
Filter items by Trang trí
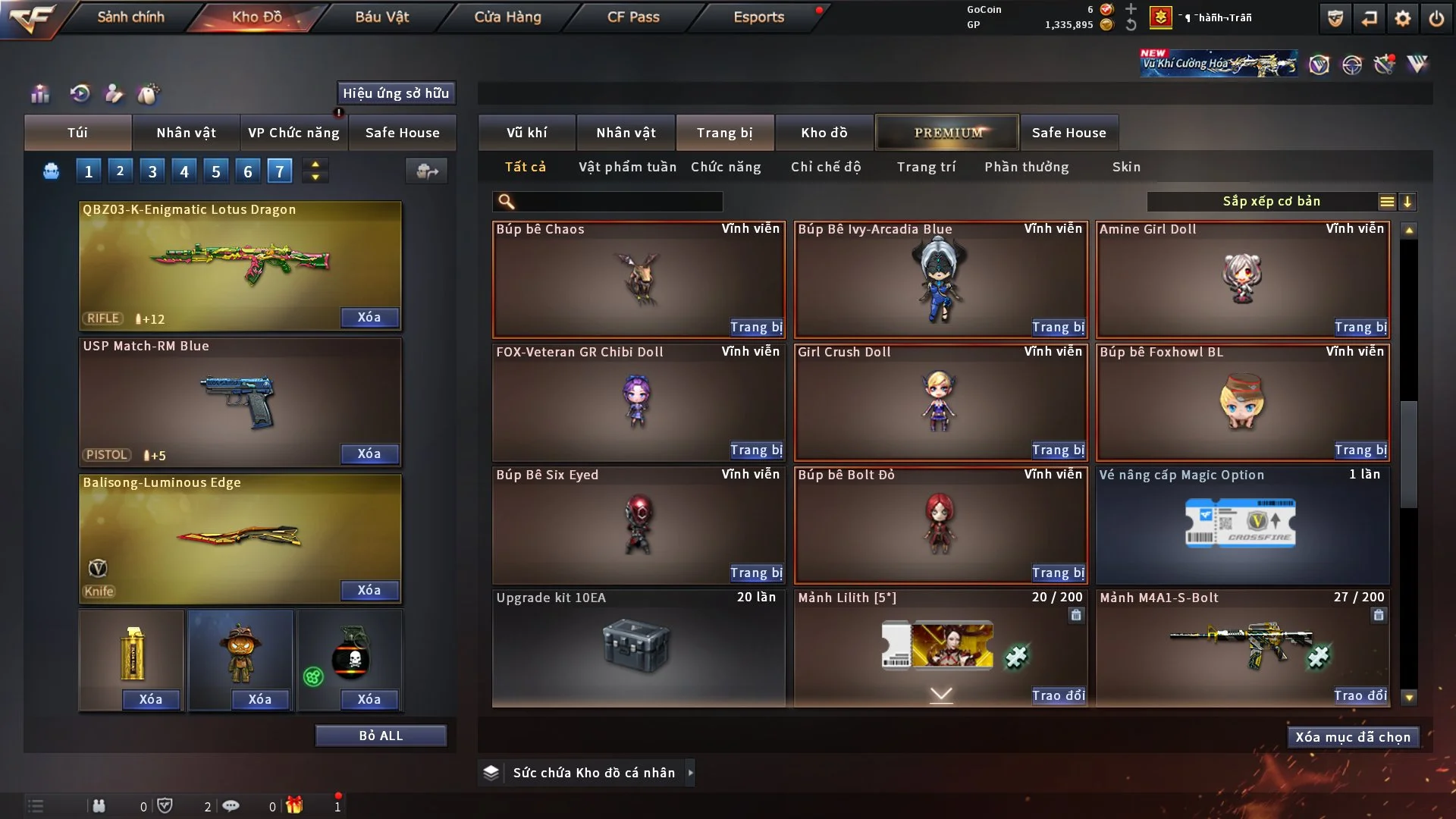[926, 167]
